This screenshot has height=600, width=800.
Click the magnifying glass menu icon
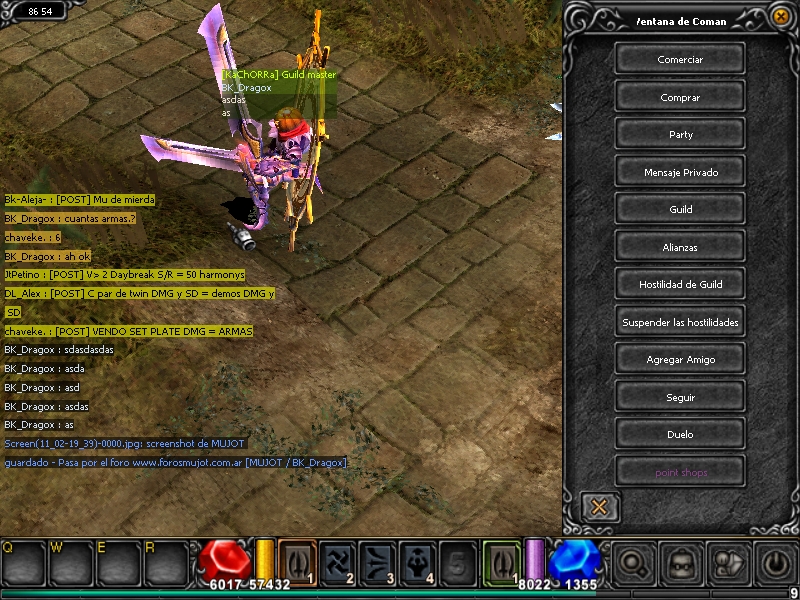pyautogui.click(x=631, y=562)
